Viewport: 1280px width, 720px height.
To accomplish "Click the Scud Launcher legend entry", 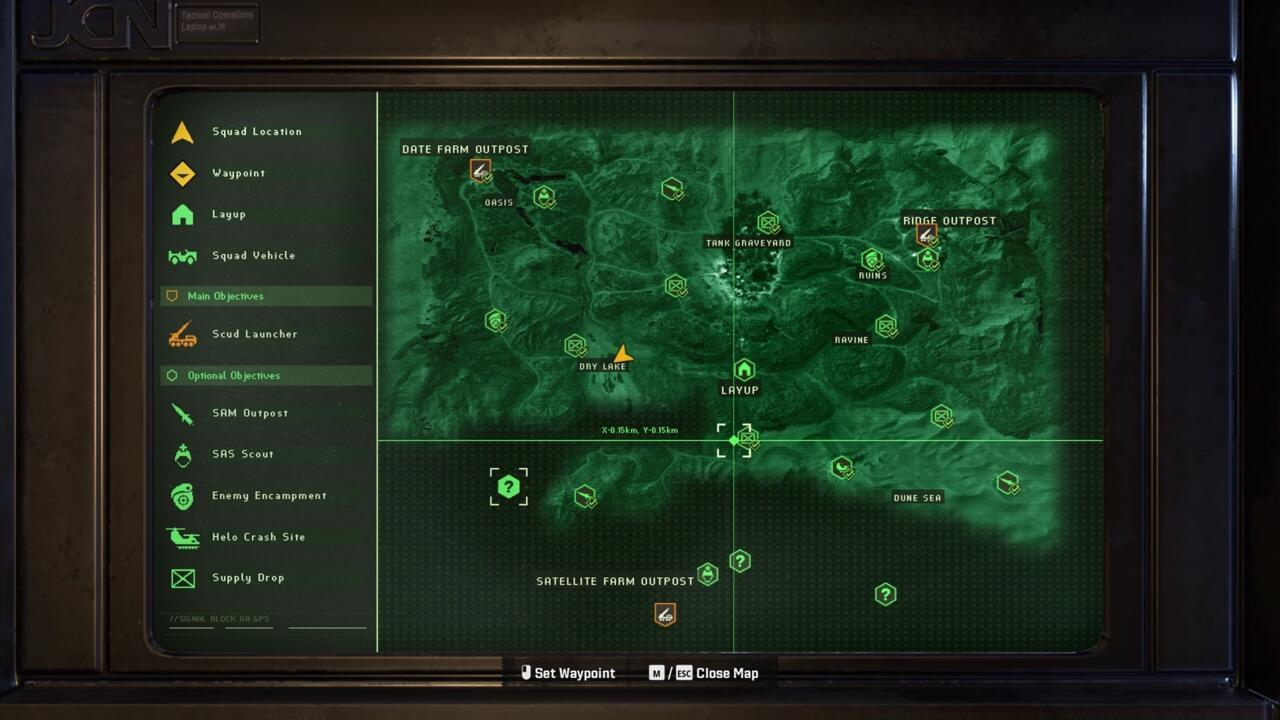I will pyautogui.click(x=254, y=334).
